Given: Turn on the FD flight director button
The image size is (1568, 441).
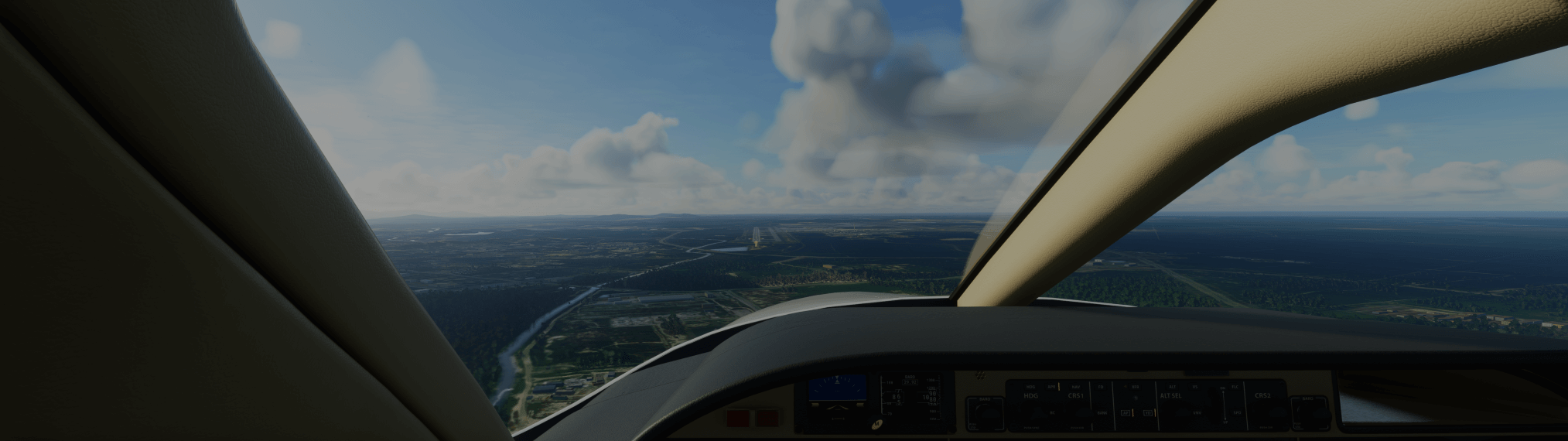Looking at the screenshot, I should pos(1101,387).
